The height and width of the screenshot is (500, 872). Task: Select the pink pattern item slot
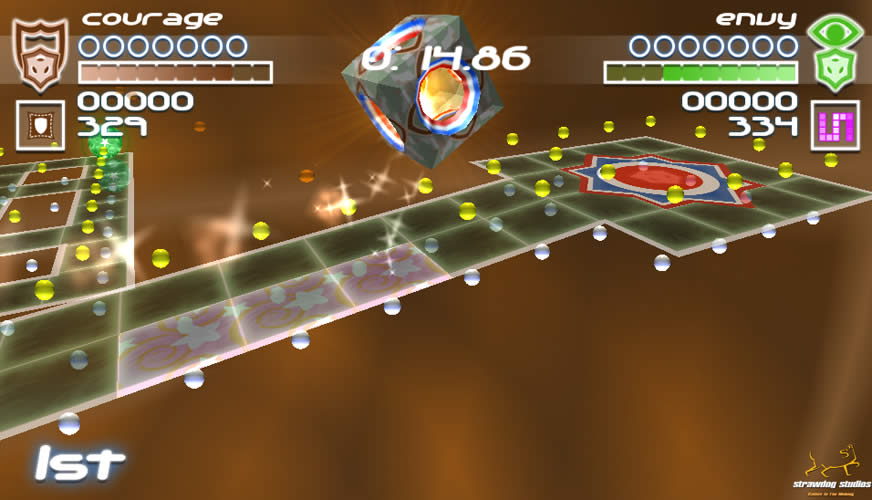[x=834, y=125]
